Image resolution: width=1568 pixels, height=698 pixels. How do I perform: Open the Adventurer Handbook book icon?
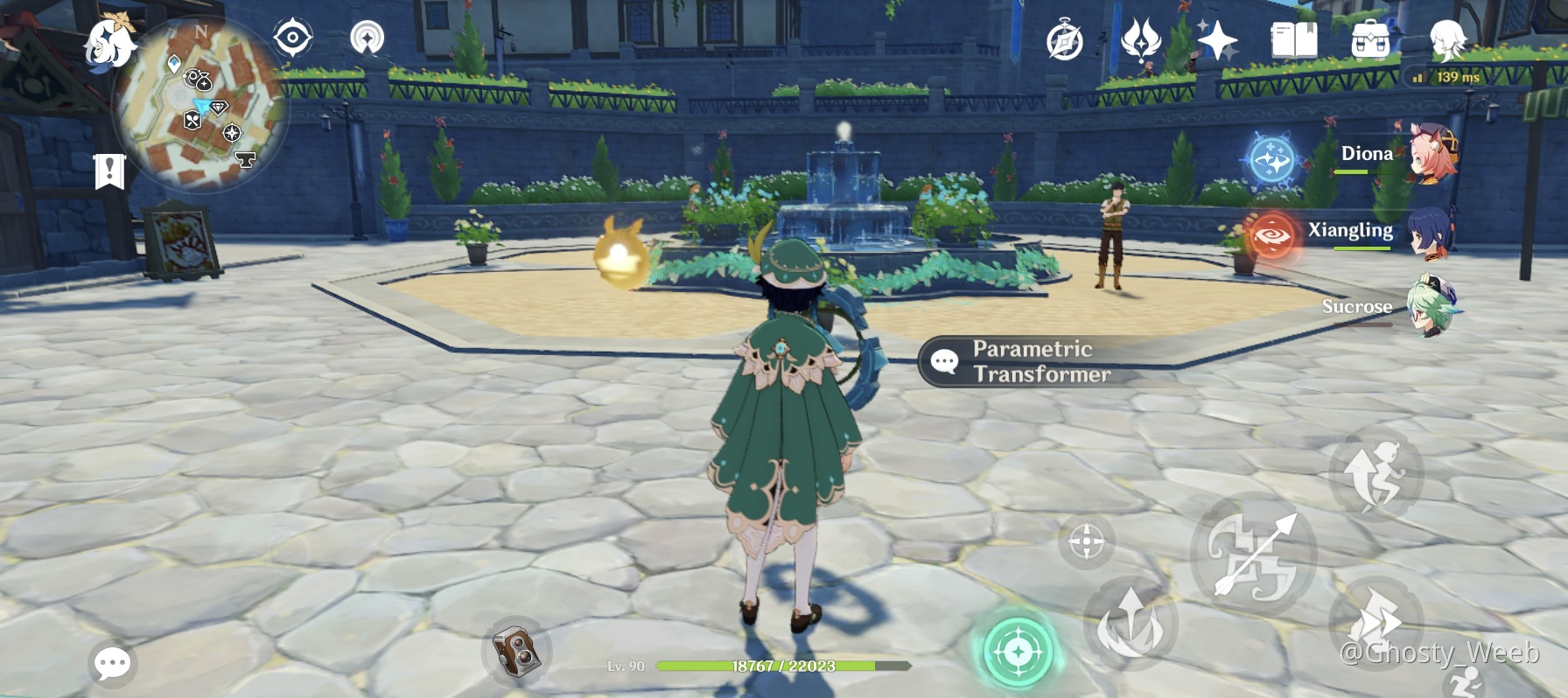tap(1294, 39)
